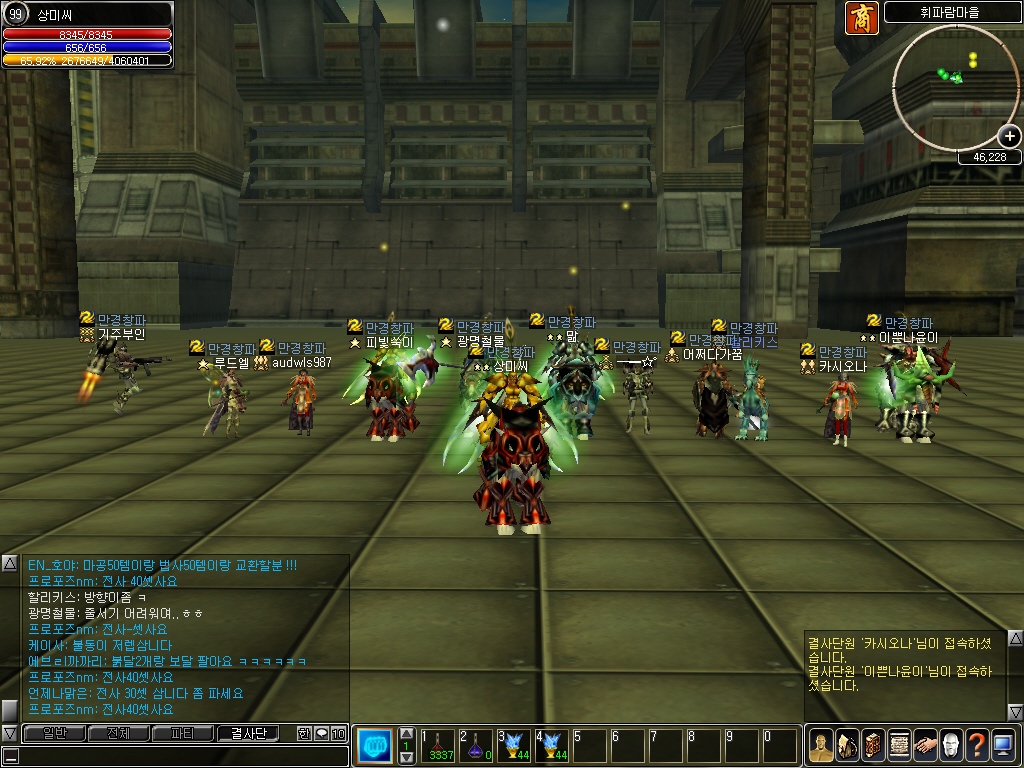Open the character status menu icon
The image size is (1024, 768).
(x=820, y=744)
